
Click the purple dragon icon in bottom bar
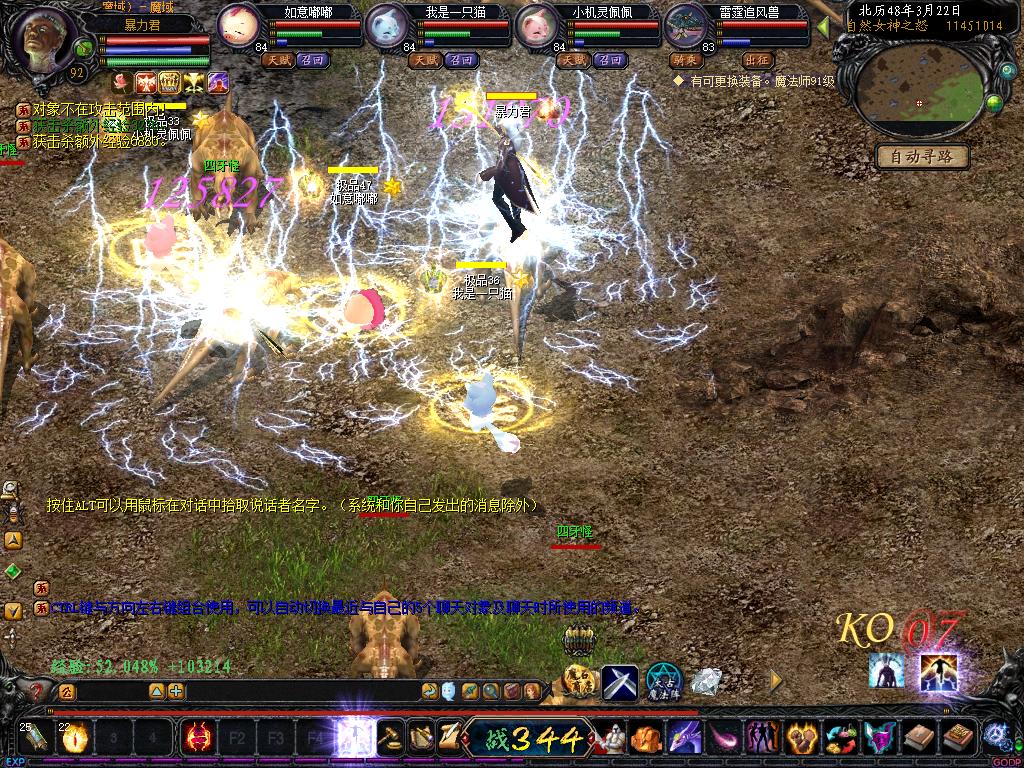[685, 739]
